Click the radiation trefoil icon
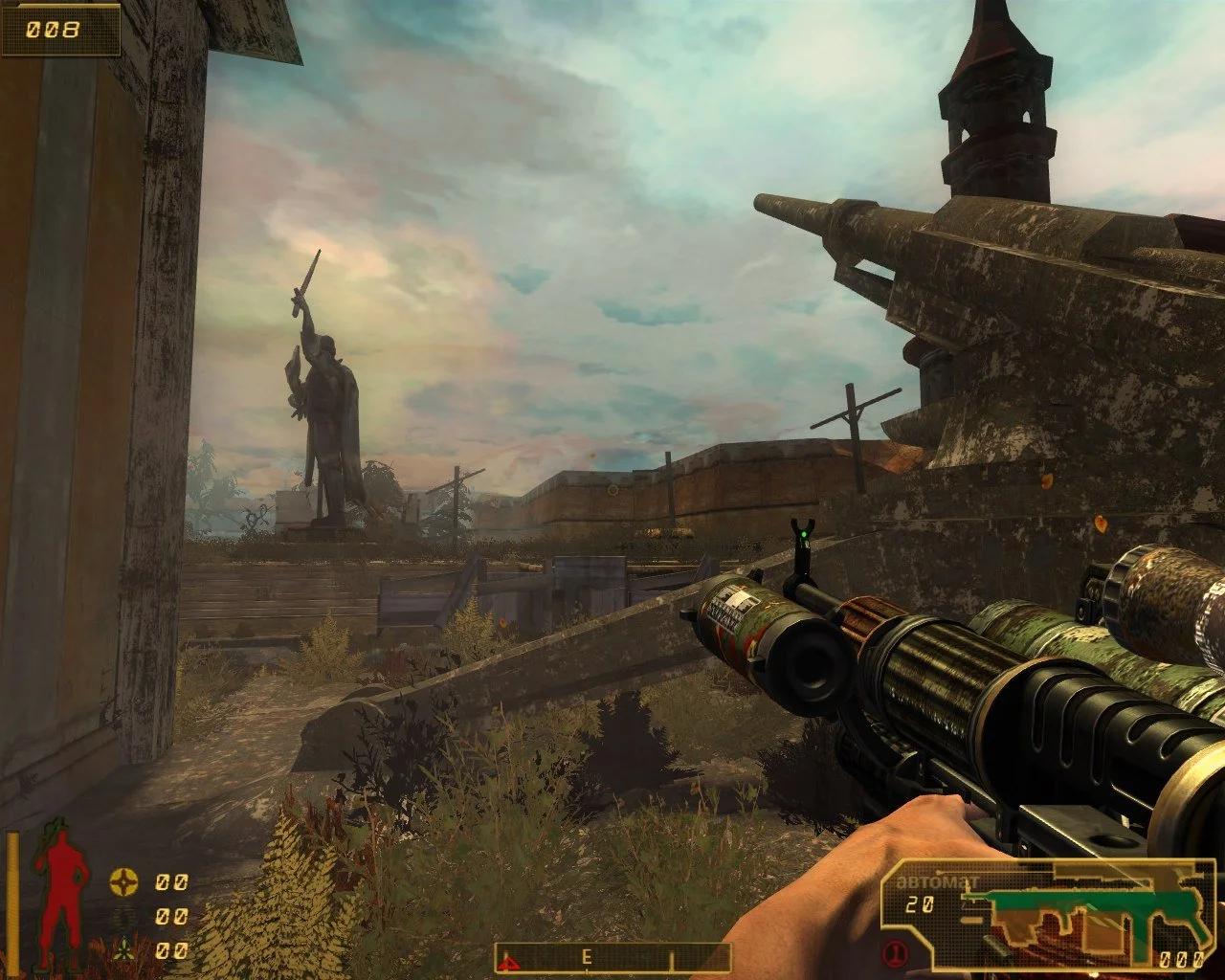The image size is (1225, 980). [123, 950]
